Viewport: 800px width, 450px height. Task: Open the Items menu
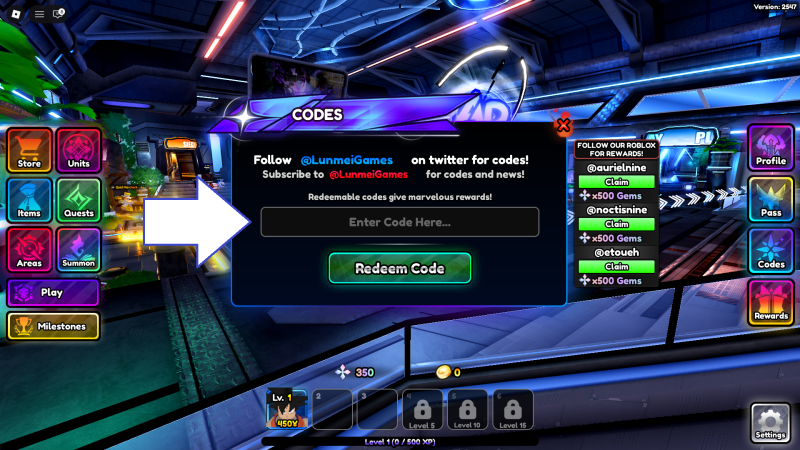[30, 200]
